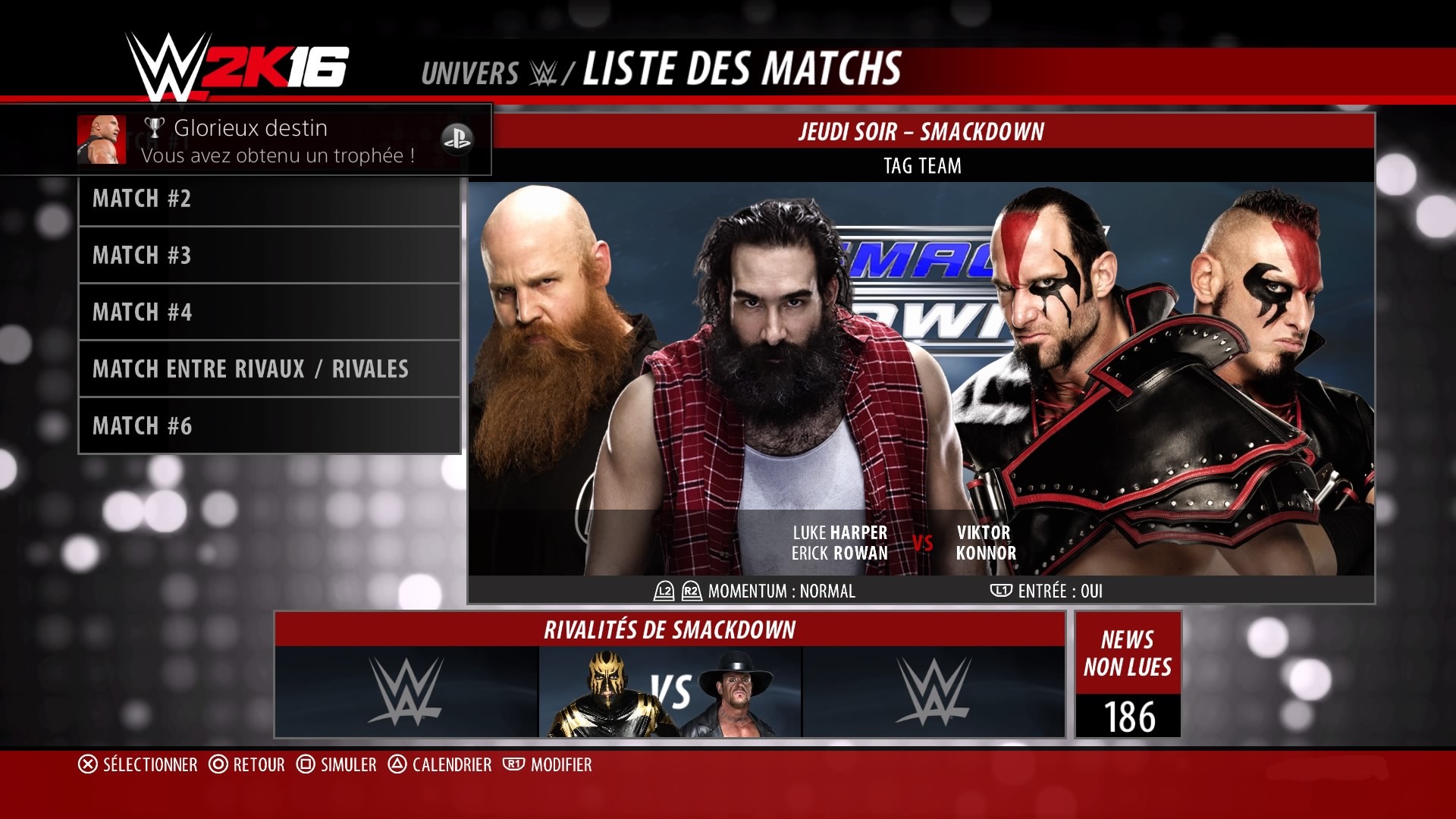Select the empty rivalry slot right of Undertaker

point(934,692)
